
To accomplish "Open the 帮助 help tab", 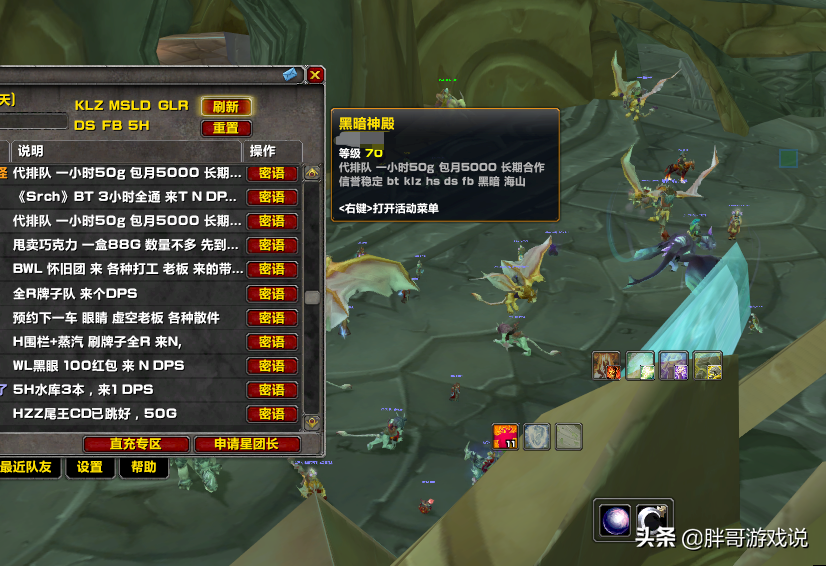I will [143, 467].
